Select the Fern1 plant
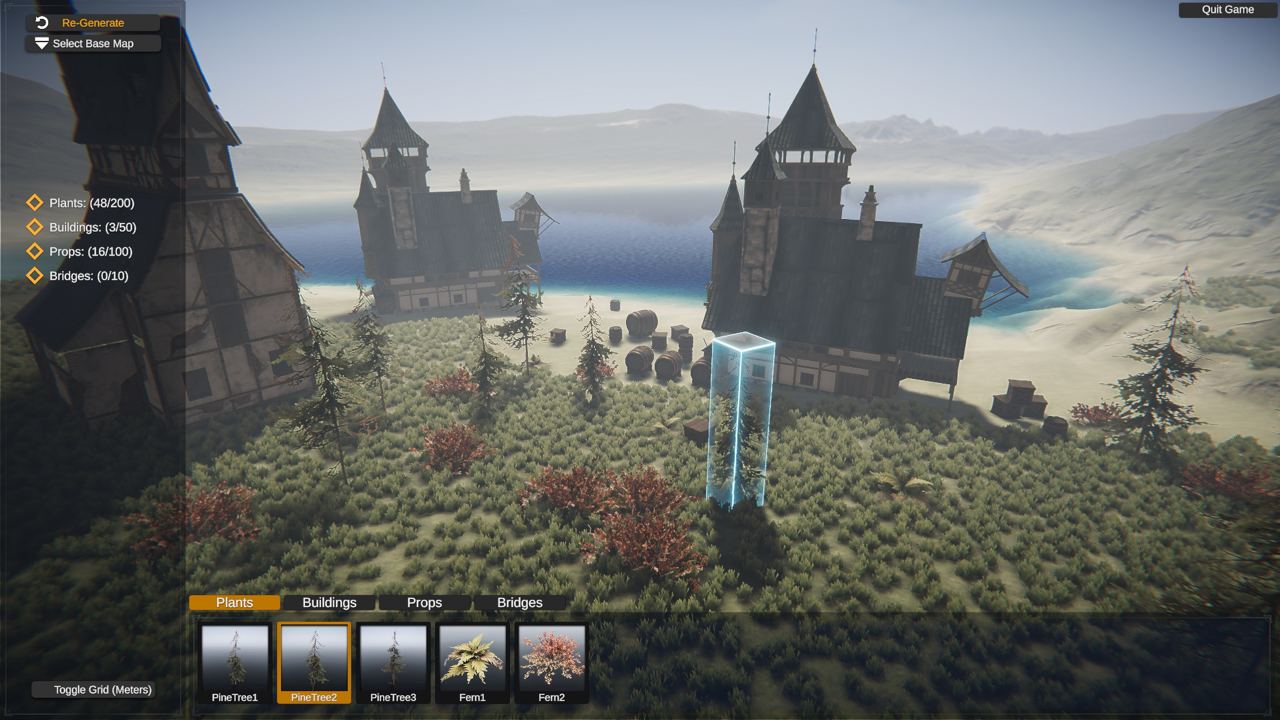The width and height of the screenshot is (1280, 720). [472, 663]
